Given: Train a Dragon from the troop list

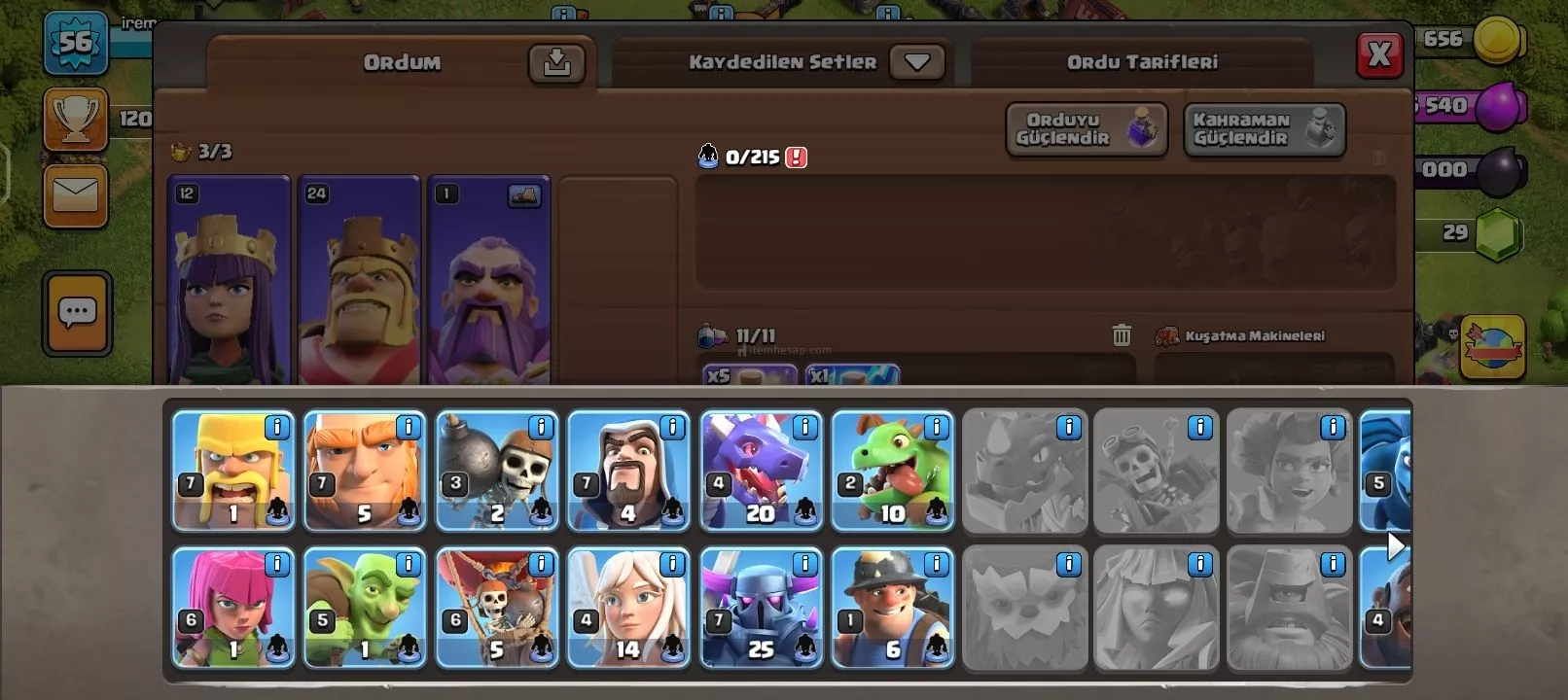Looking at the screenshot, I should coord(761,472).
